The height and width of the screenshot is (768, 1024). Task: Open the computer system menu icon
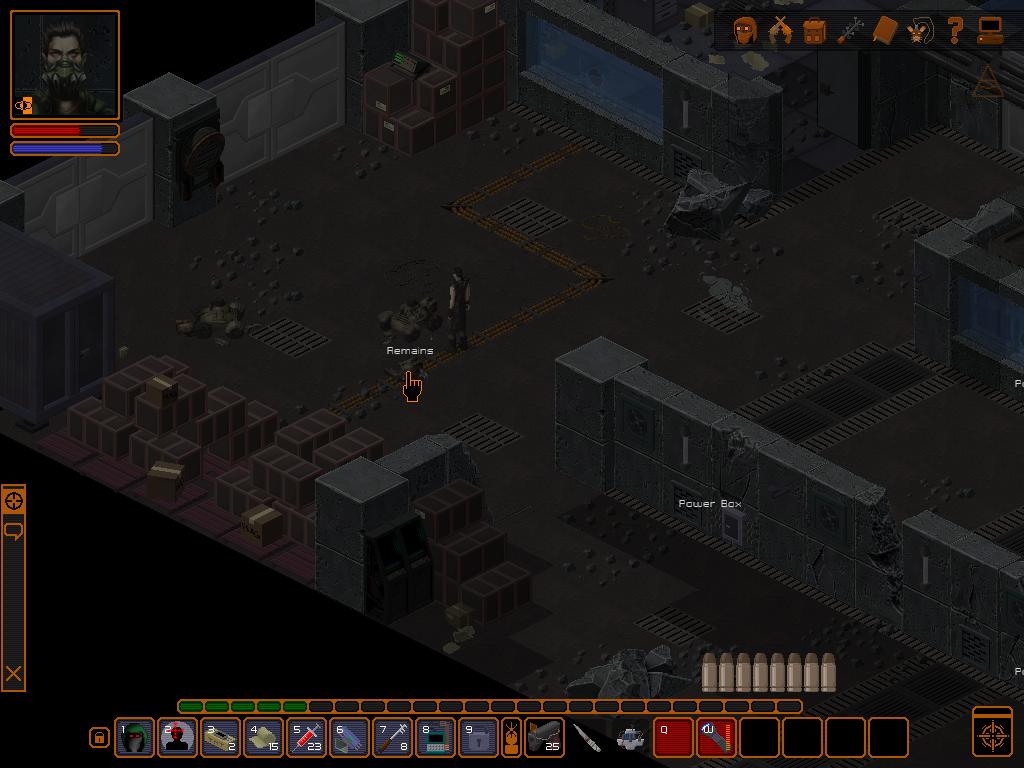990,31
